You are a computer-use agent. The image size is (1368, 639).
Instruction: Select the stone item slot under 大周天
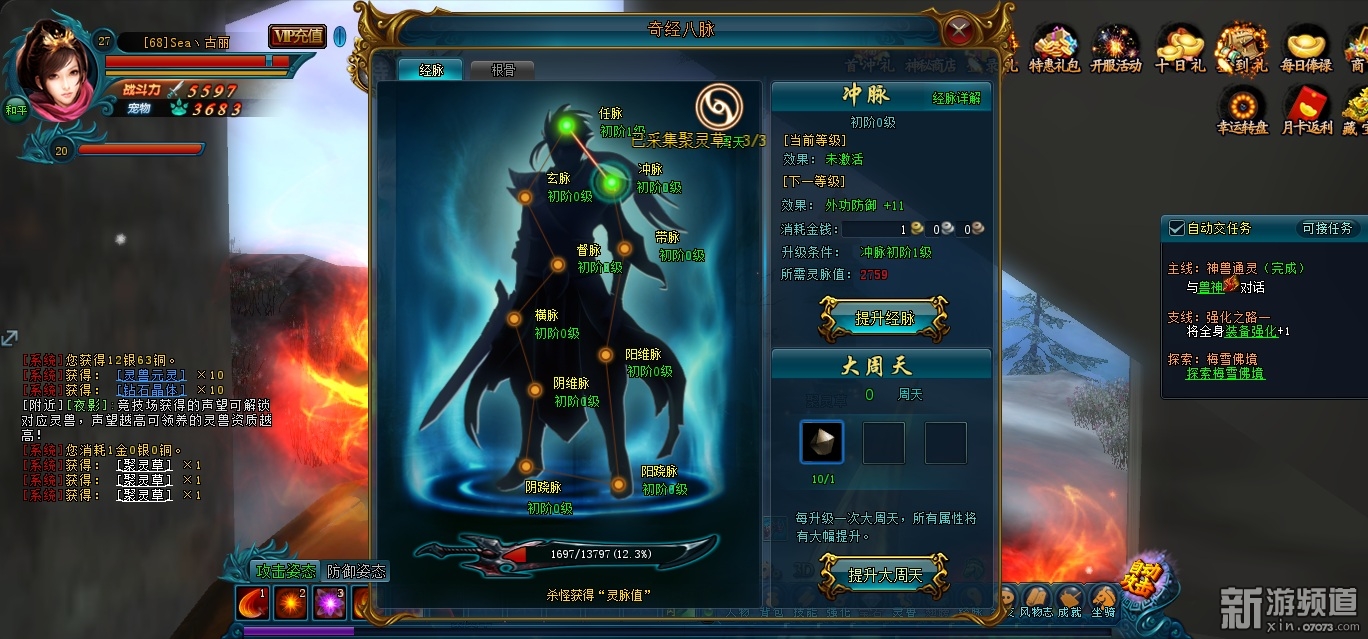click(x=822, y=442)
